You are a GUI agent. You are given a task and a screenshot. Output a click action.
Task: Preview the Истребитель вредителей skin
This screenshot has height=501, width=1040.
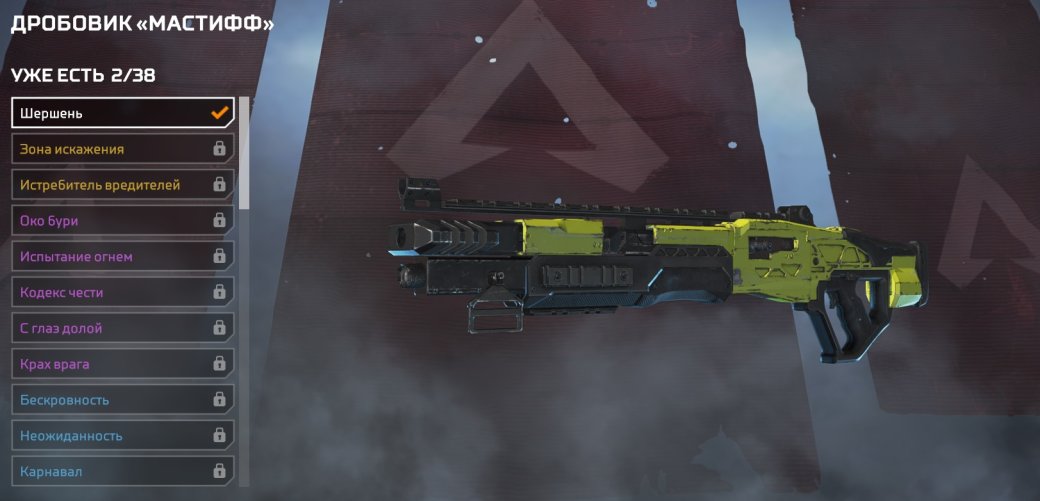[x=122, y=185]
